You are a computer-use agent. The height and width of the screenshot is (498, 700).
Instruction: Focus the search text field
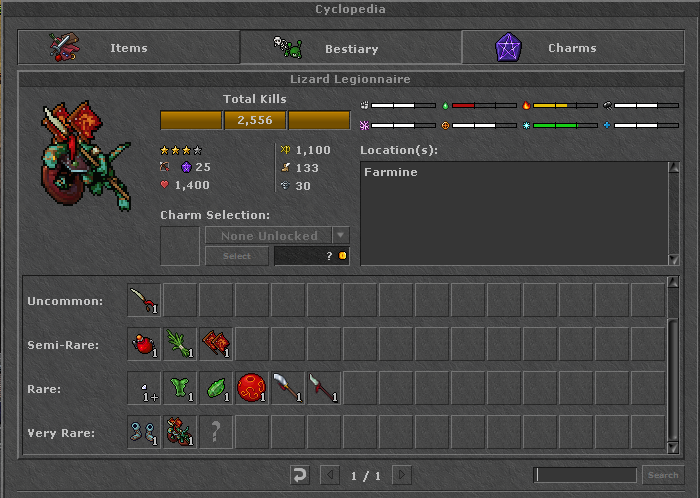585,475
